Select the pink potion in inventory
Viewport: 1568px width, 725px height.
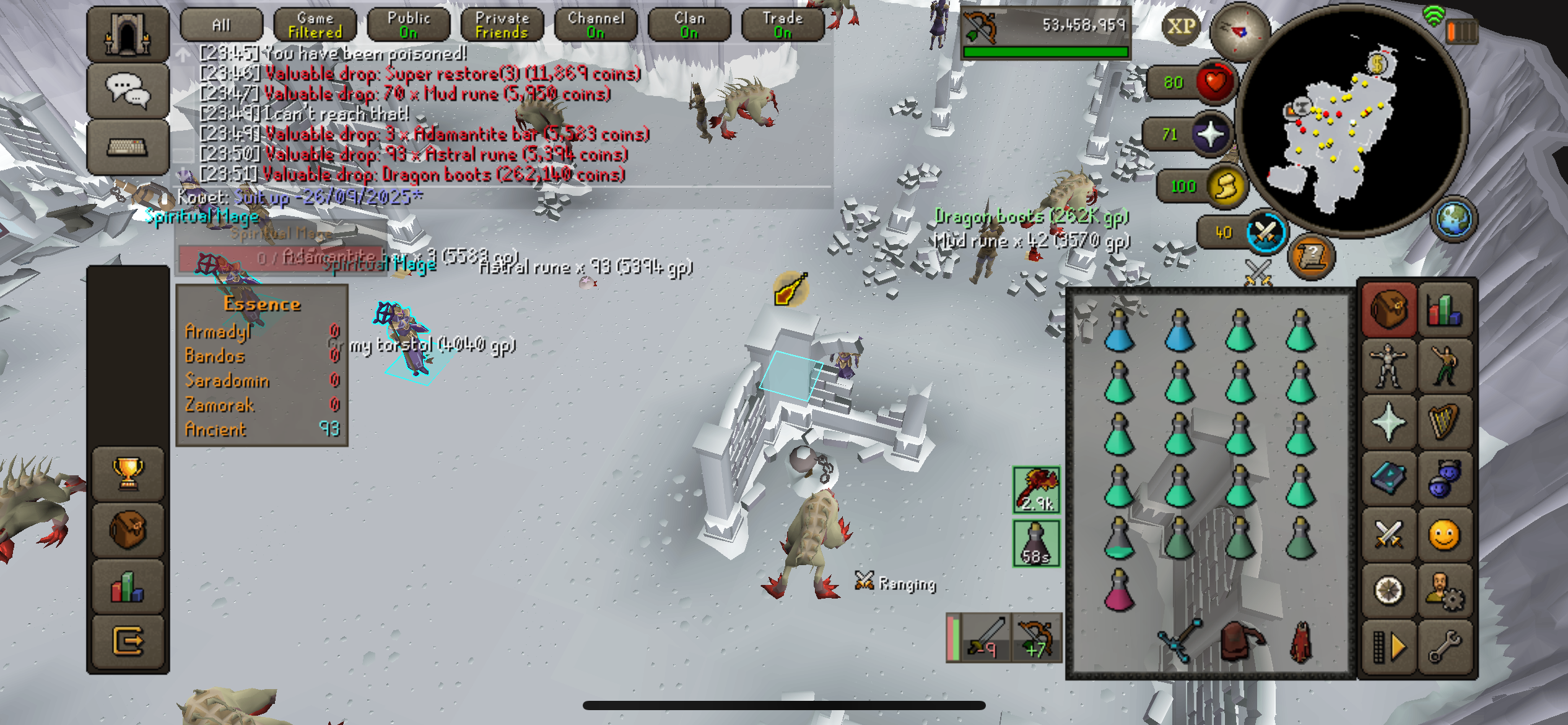[1120, 592]
